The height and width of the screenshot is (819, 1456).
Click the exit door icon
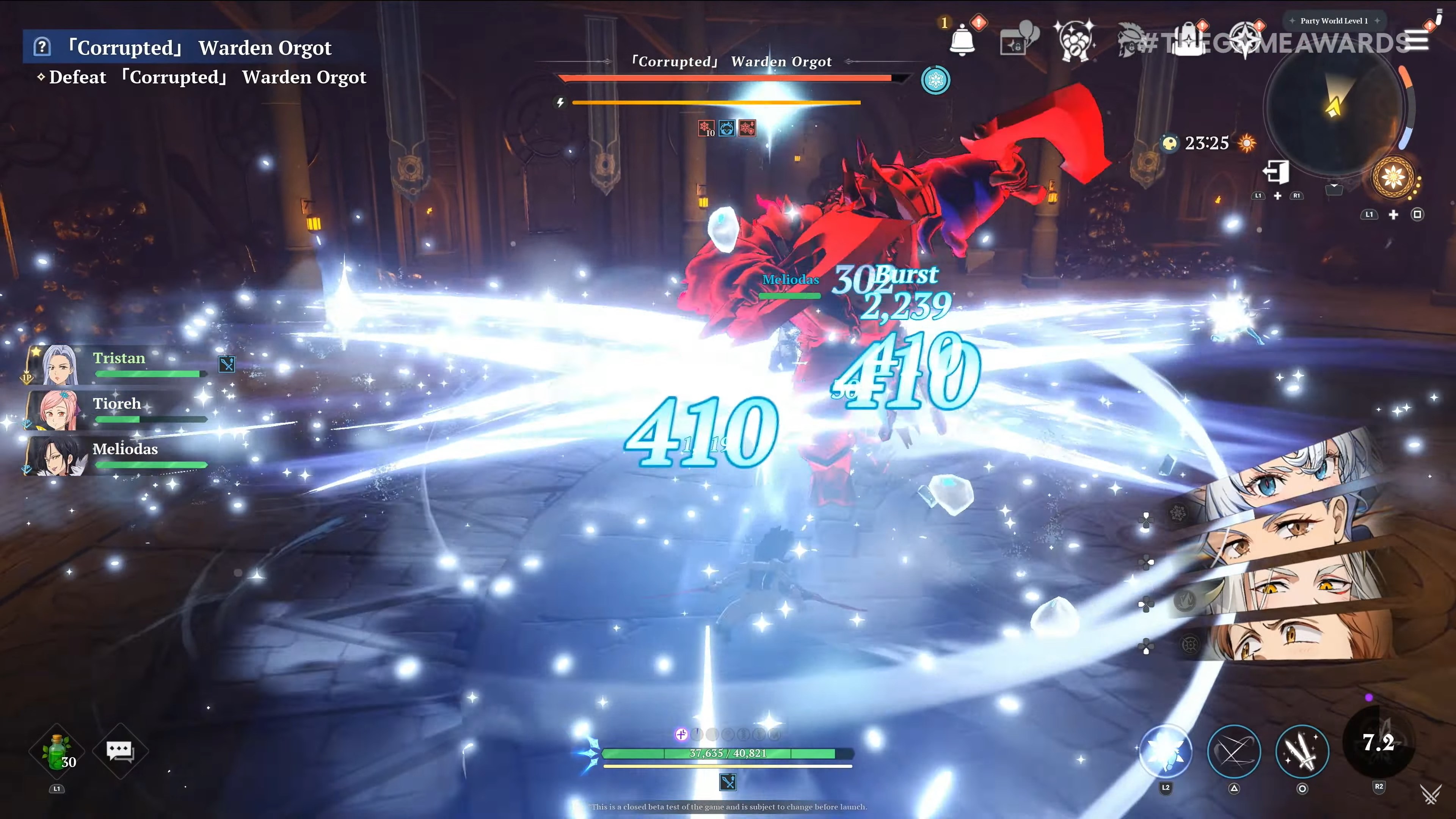click(1276, 172)
